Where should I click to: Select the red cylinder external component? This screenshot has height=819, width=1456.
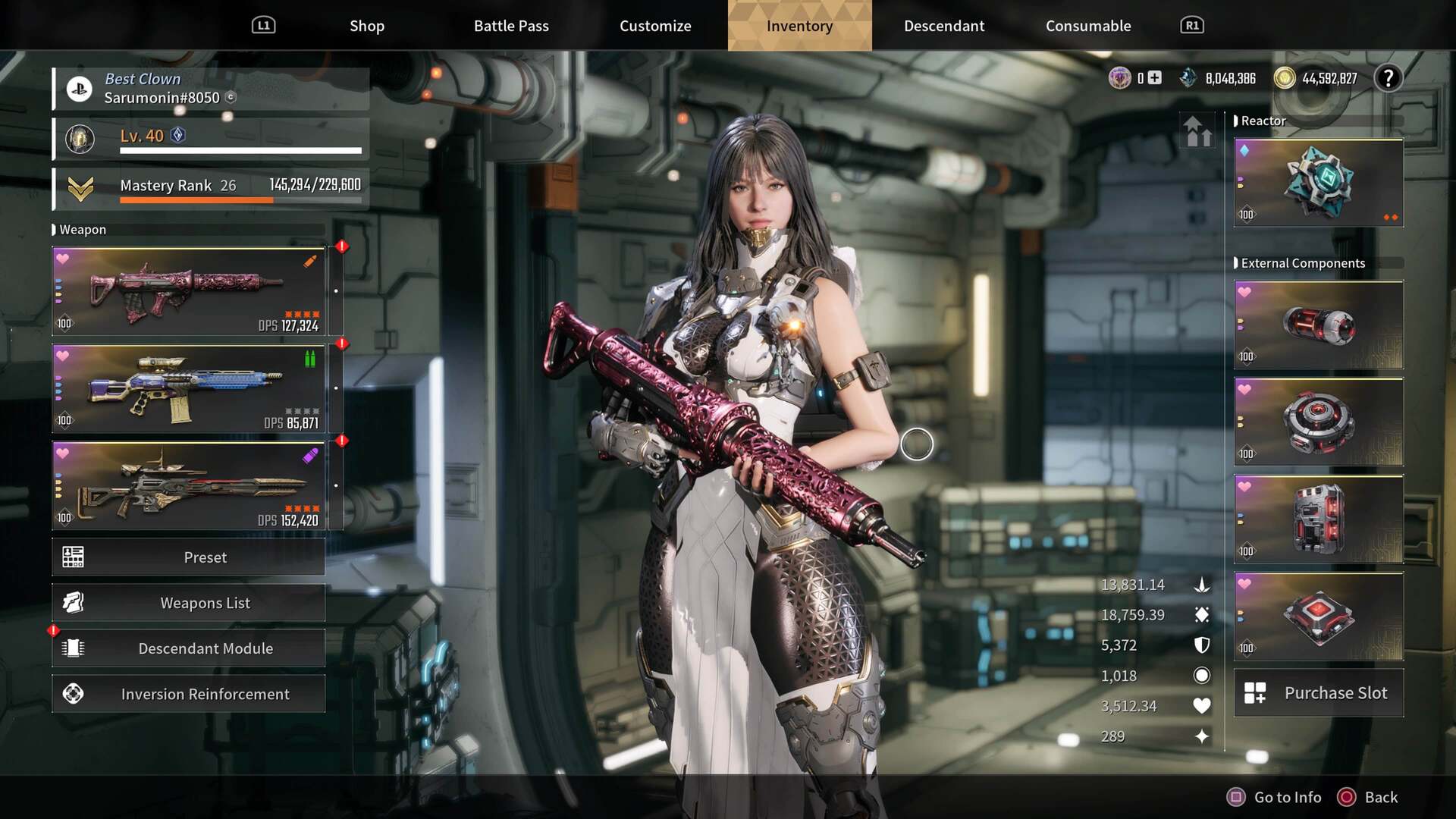tap(1319, 325)
